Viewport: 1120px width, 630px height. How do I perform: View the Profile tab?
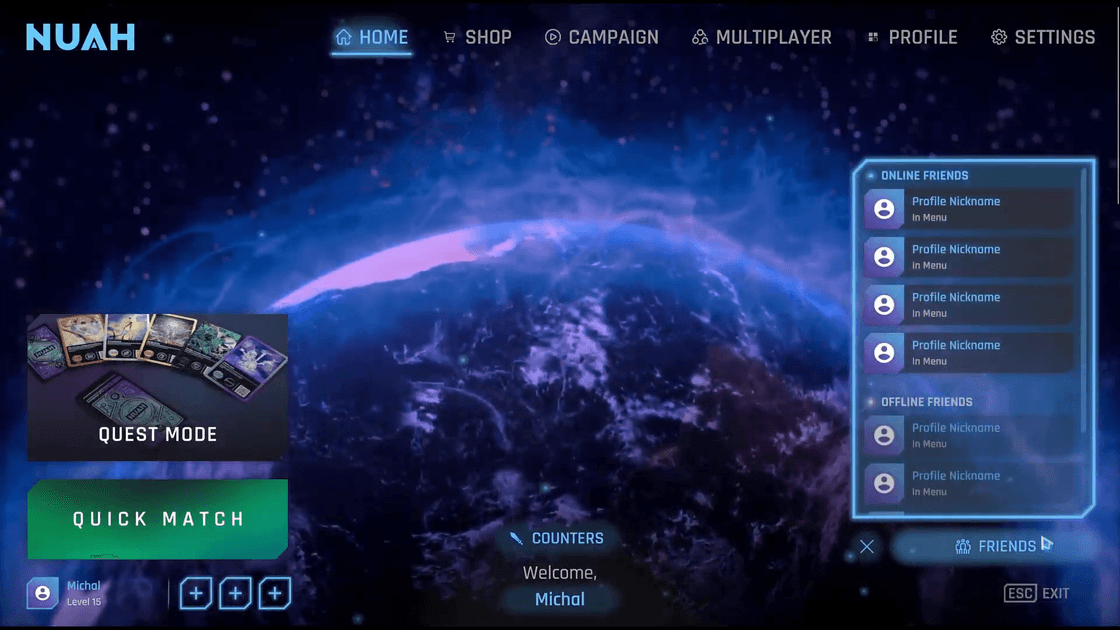pos(912,38)
